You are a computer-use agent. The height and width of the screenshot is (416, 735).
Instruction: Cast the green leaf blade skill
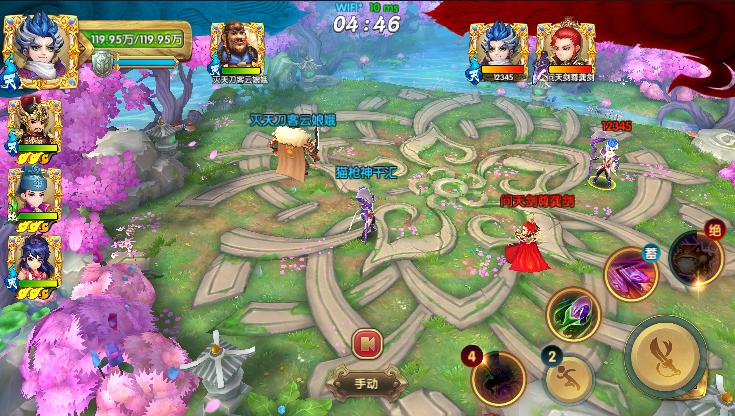(573, 315)
